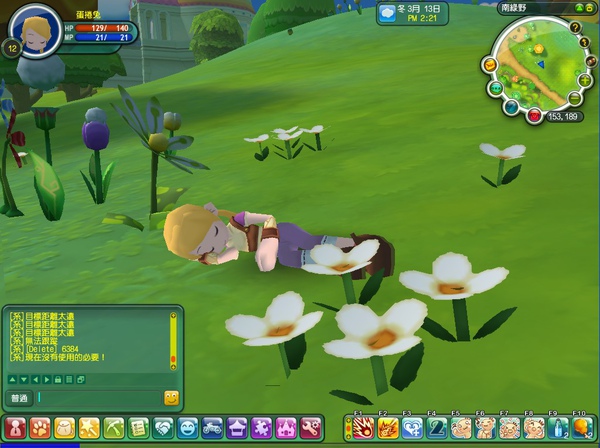This screenshot has height=448, width=600.
Task: Open the chat emoticon smiley button
Action: (x=171, y=398)
